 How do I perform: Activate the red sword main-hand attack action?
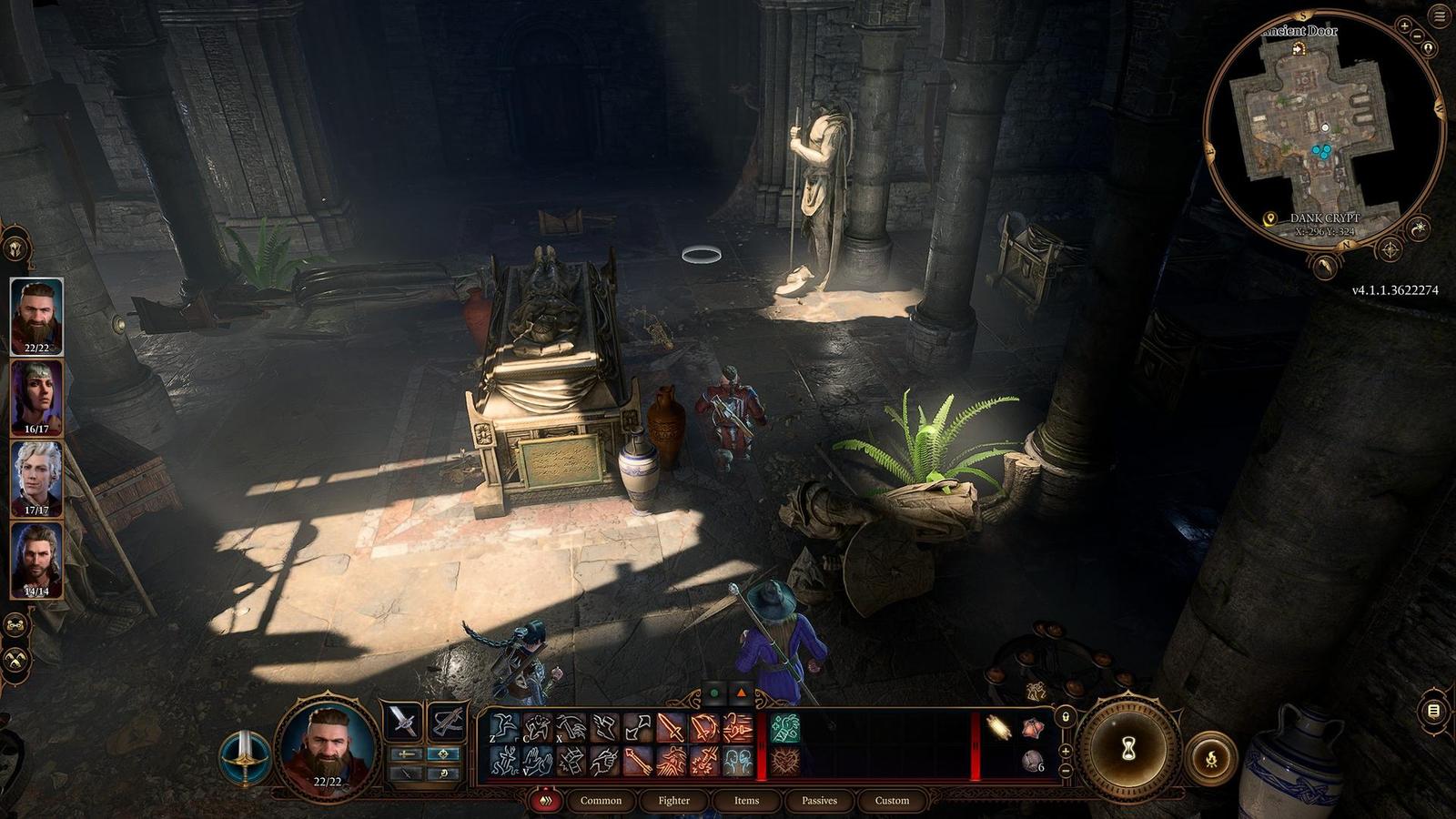[x=672, y=728]
